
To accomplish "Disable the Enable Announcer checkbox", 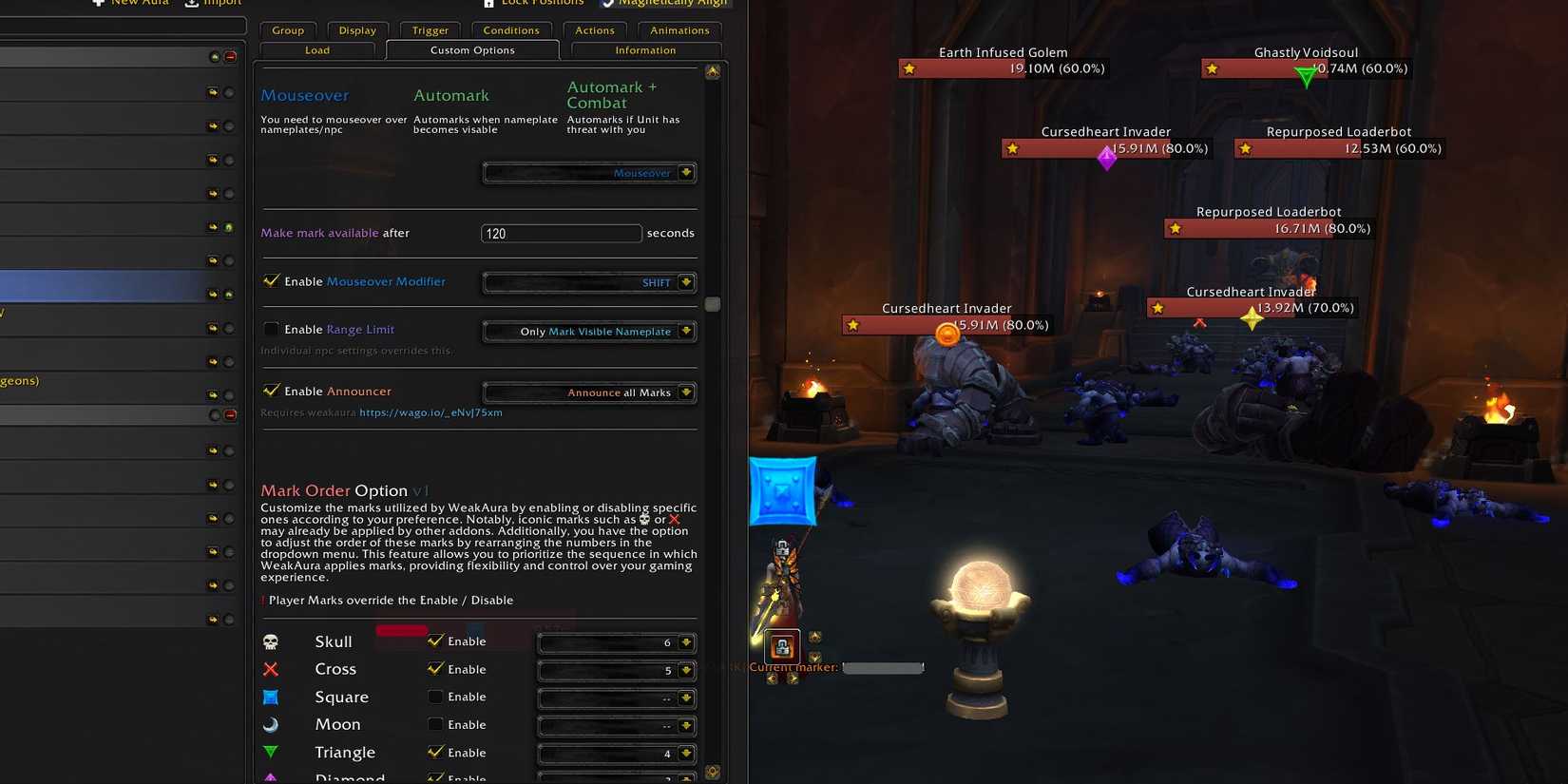I will click(272, 391).
